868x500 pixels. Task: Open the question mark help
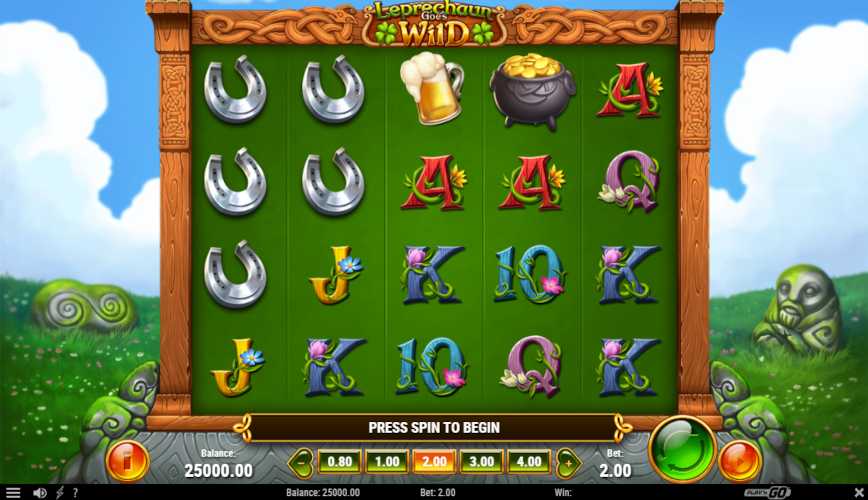click(x=74, y=493)
